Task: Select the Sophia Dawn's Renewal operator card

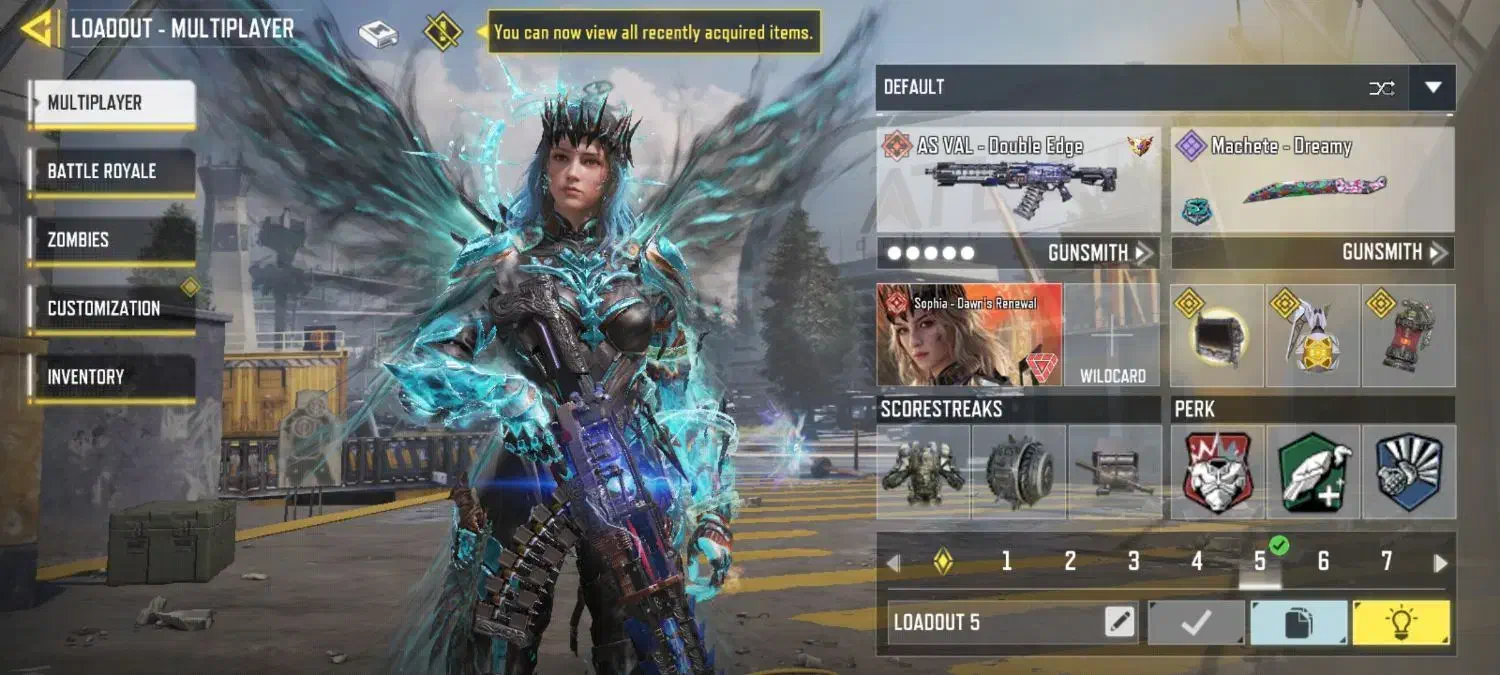Action: [969, 335]
